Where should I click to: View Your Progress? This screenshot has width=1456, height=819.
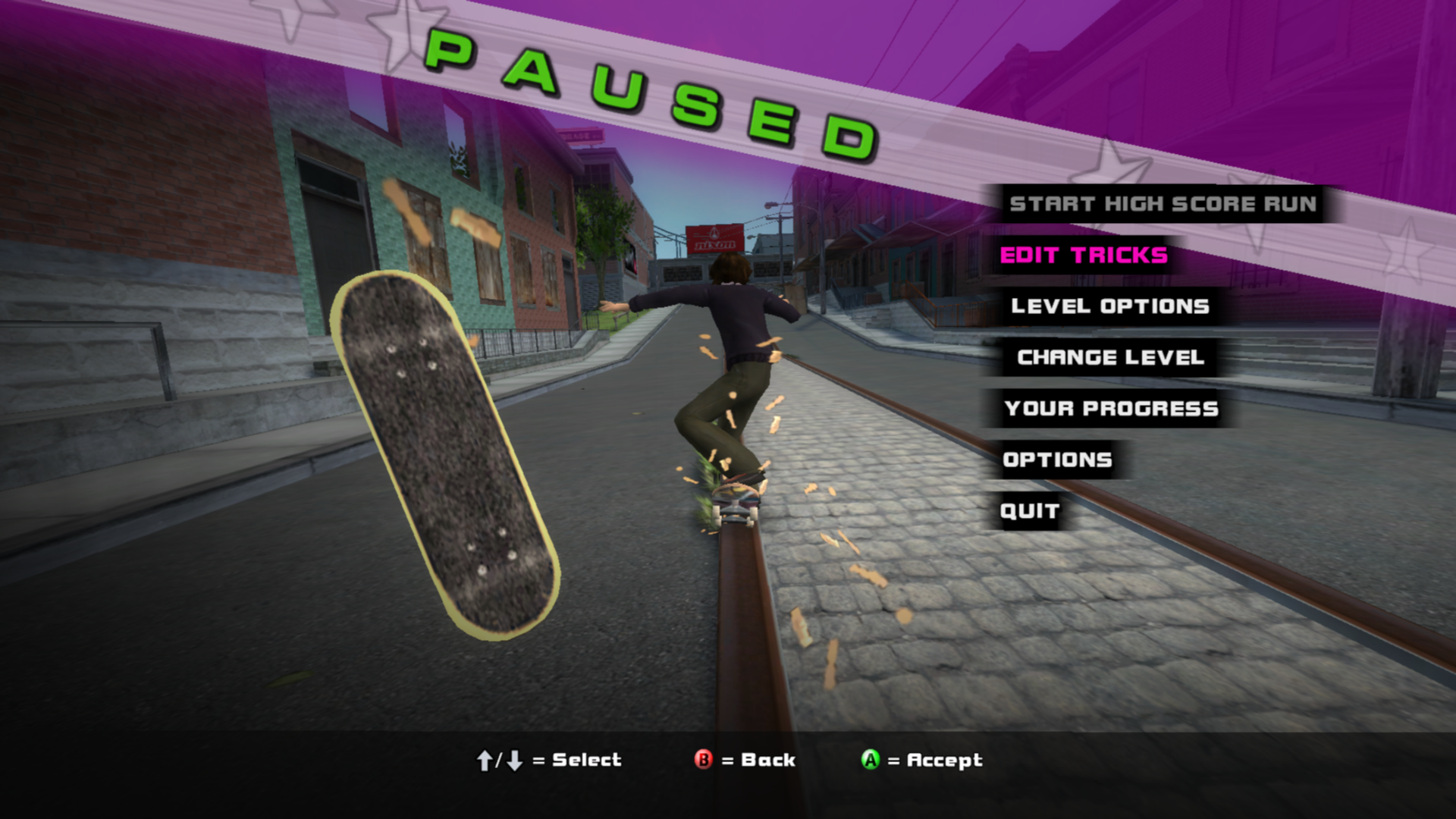(x=1111, y=409)
